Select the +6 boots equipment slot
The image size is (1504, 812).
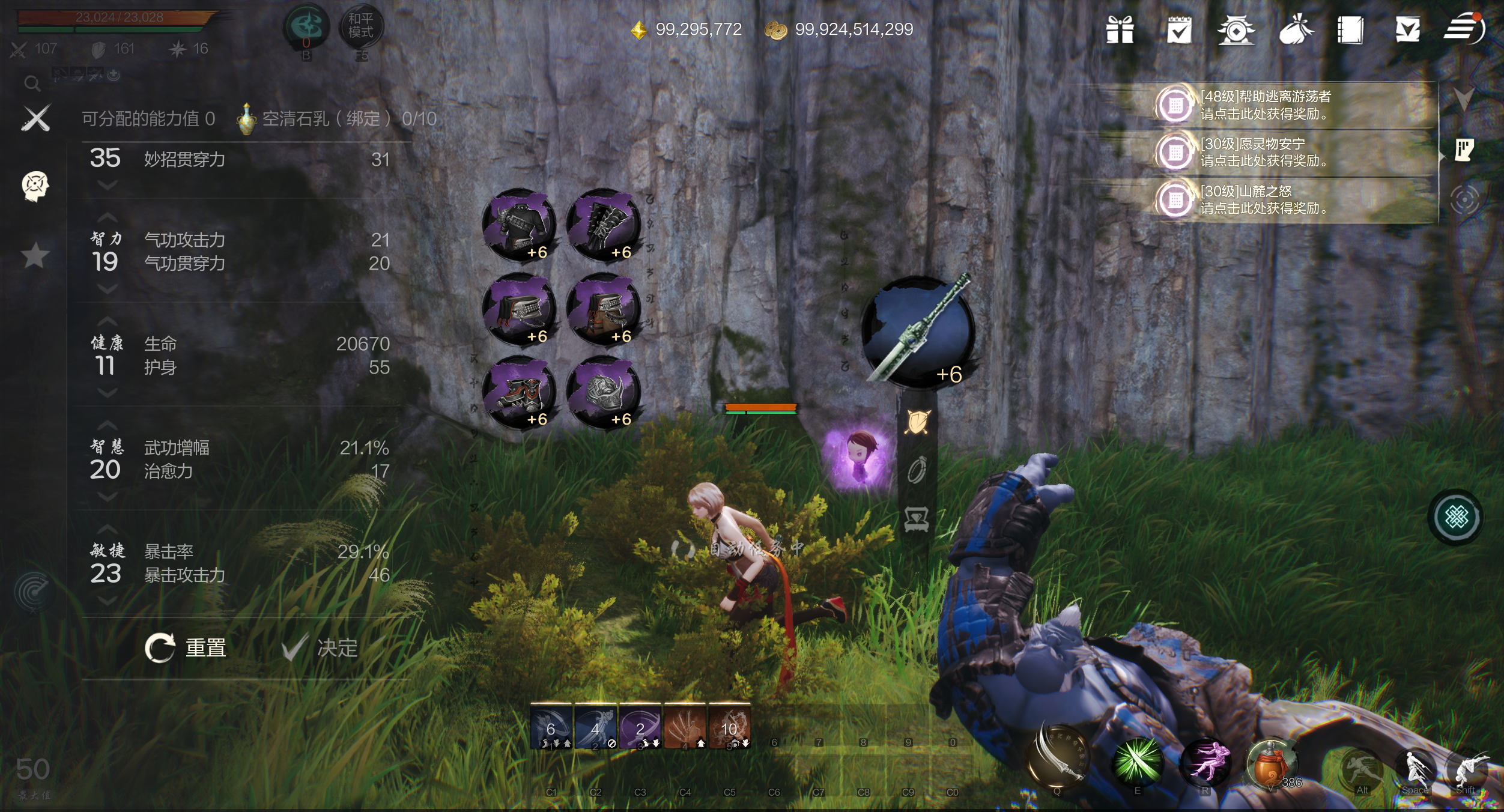click(x=519, y=392)
